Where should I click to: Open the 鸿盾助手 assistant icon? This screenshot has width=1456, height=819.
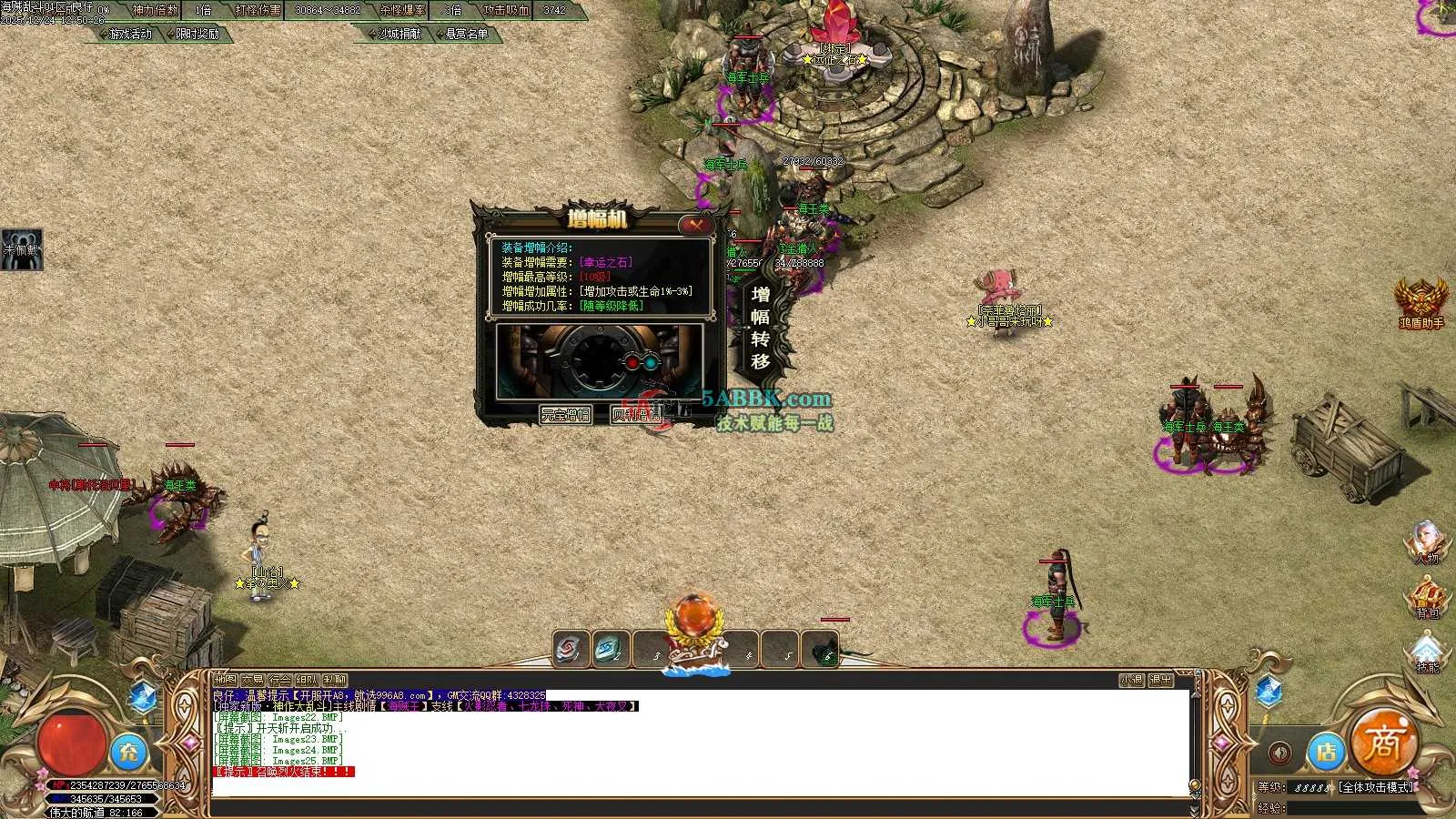point(1421,302)
